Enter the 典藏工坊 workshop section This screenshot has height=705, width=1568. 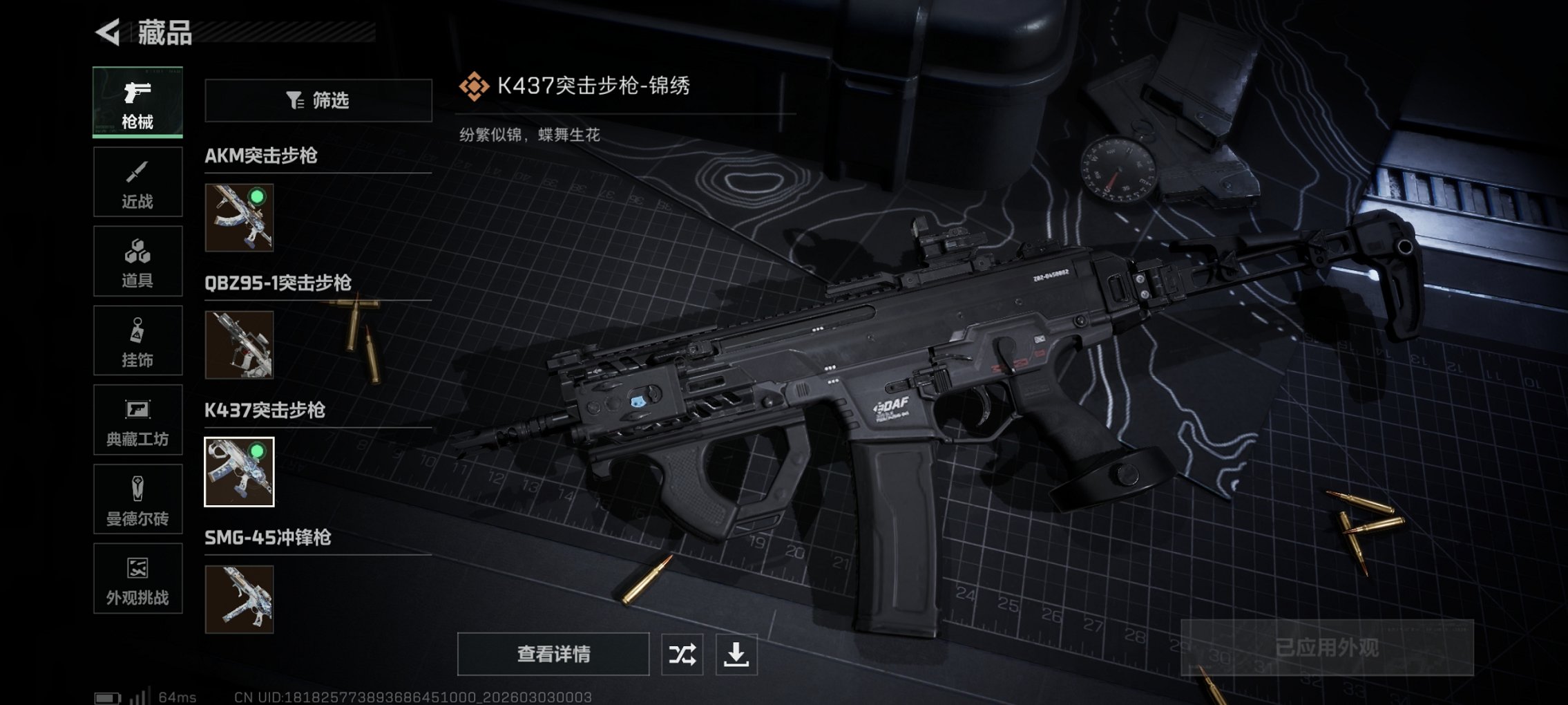[x=137, y=420]
